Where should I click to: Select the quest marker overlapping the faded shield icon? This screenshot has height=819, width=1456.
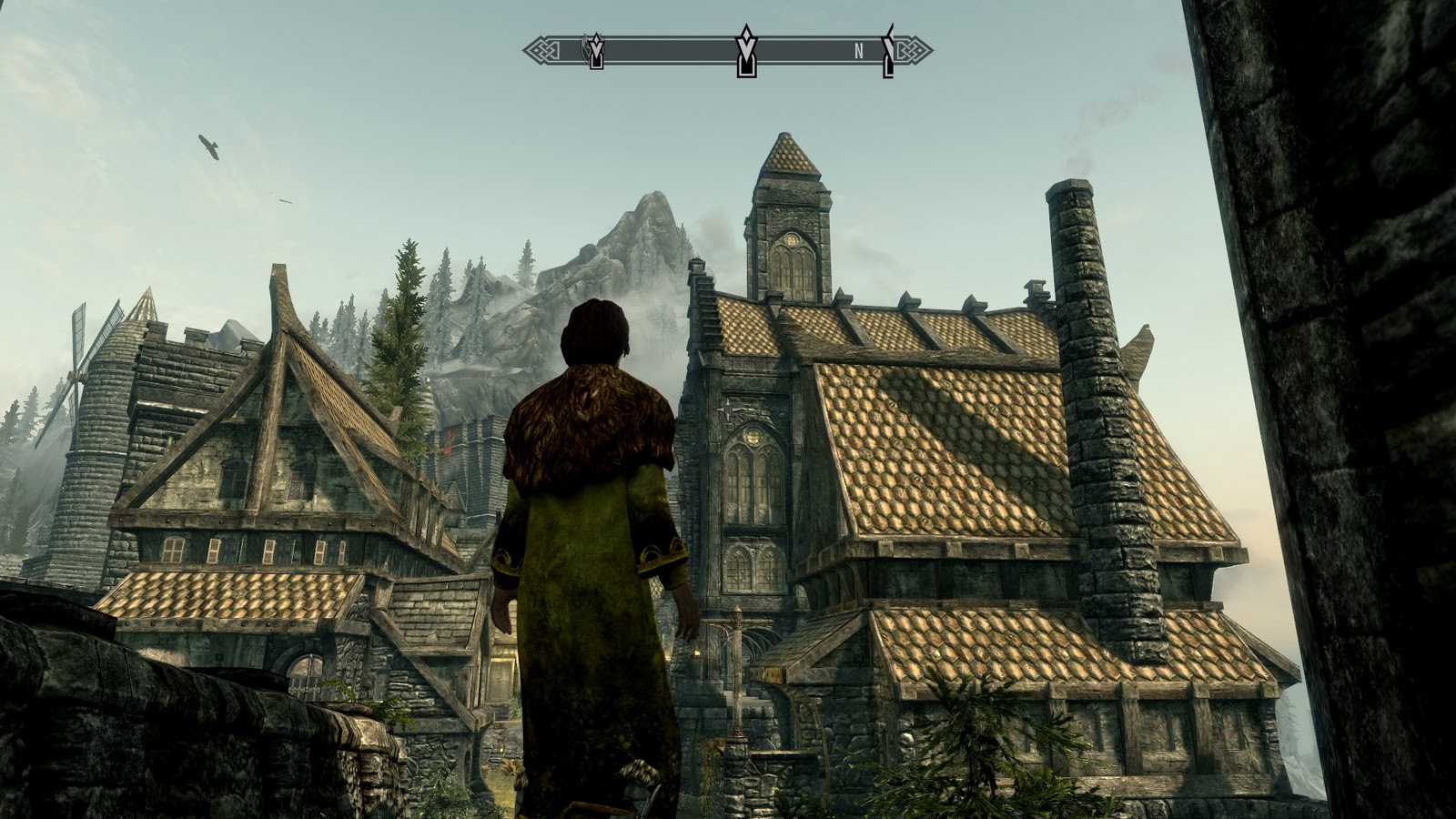[596, 52]
